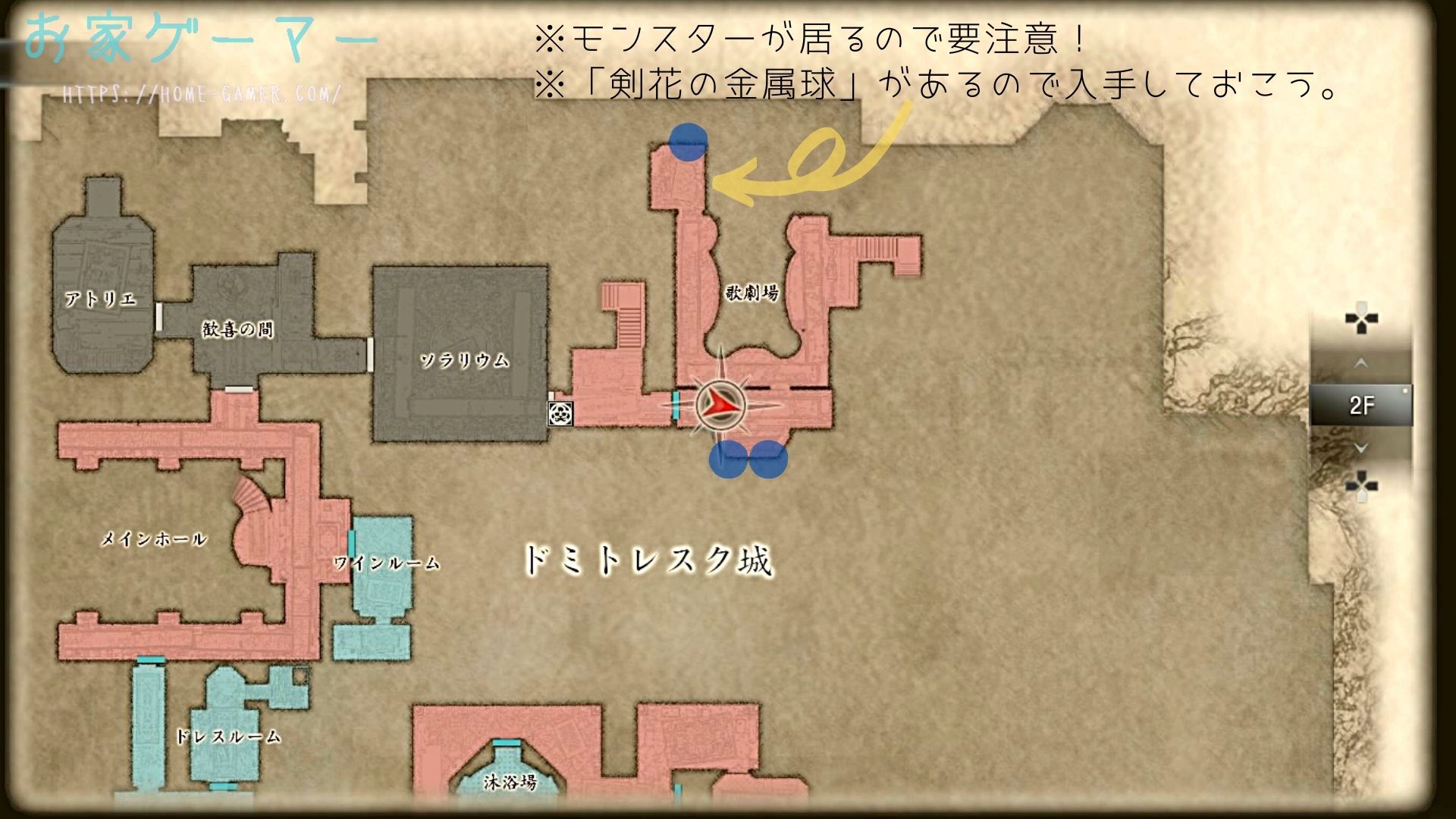Click the blue door marker above 歌劇場

(687, 141)
